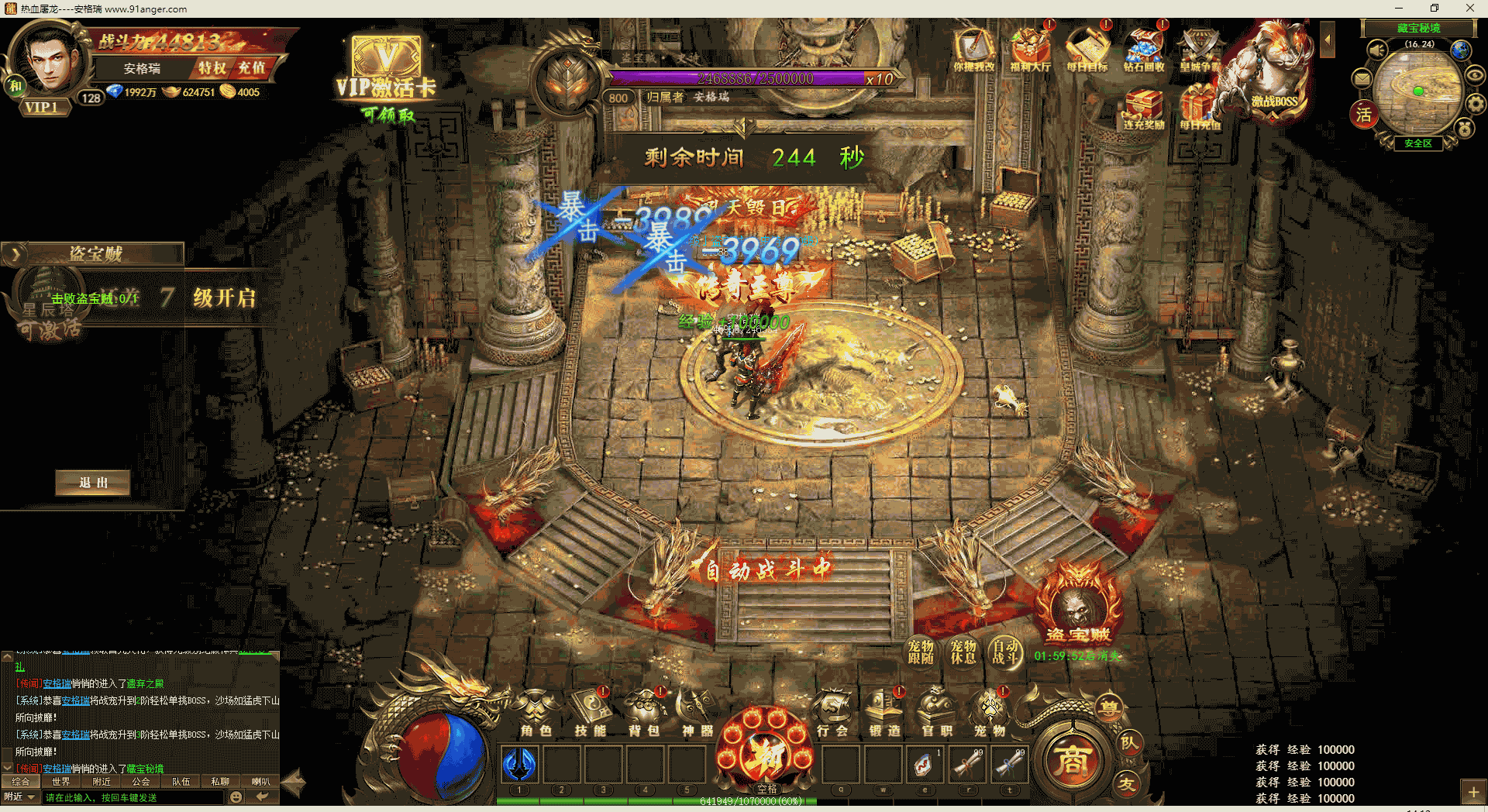This screenshot has height=812, width=1488.
Task: Toggle the 自动战斗 auto-battle button
Action: pyautogui.click(x=1005, y=652)
